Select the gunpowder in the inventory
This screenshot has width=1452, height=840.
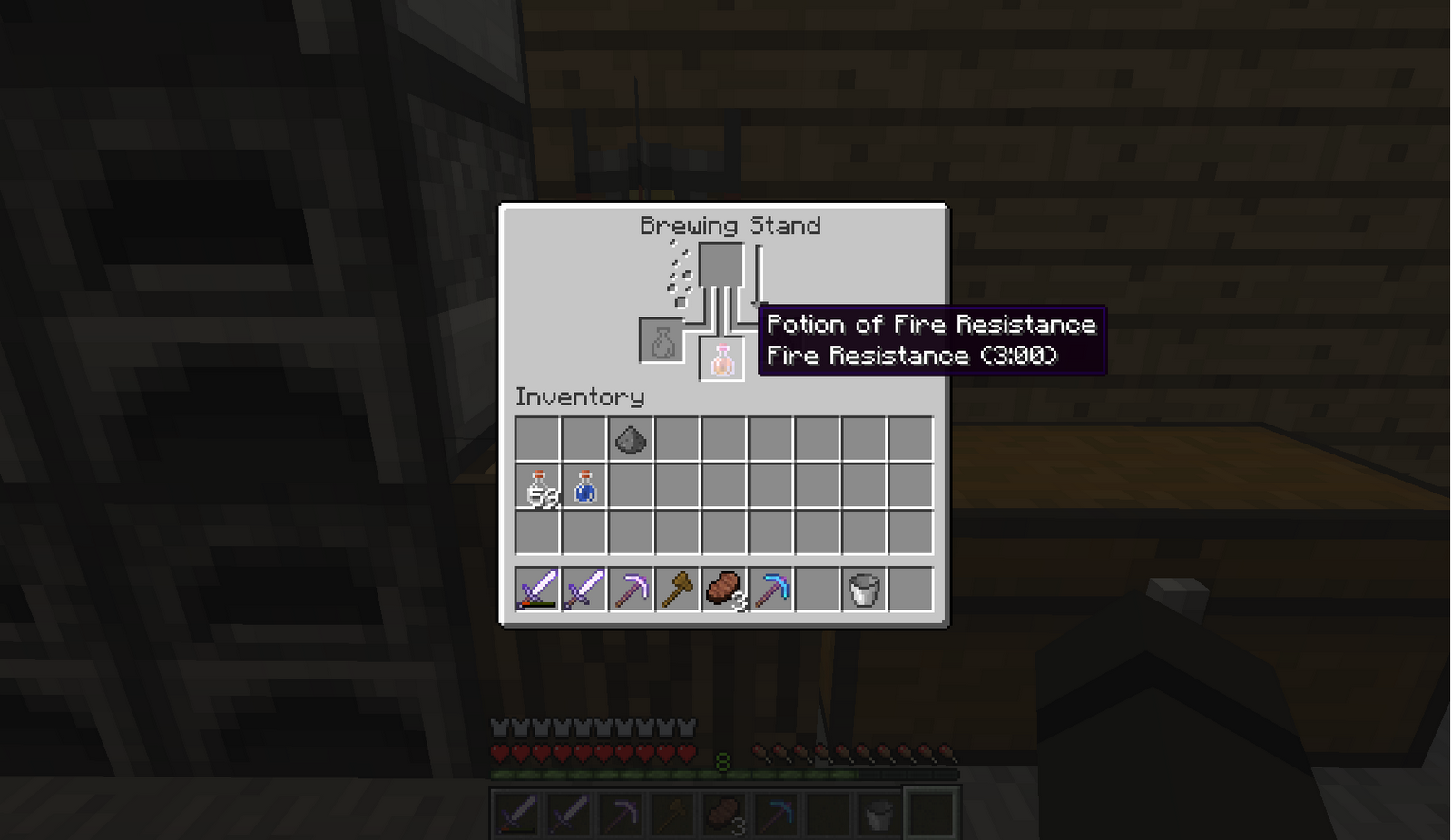(x=633, y=438)
